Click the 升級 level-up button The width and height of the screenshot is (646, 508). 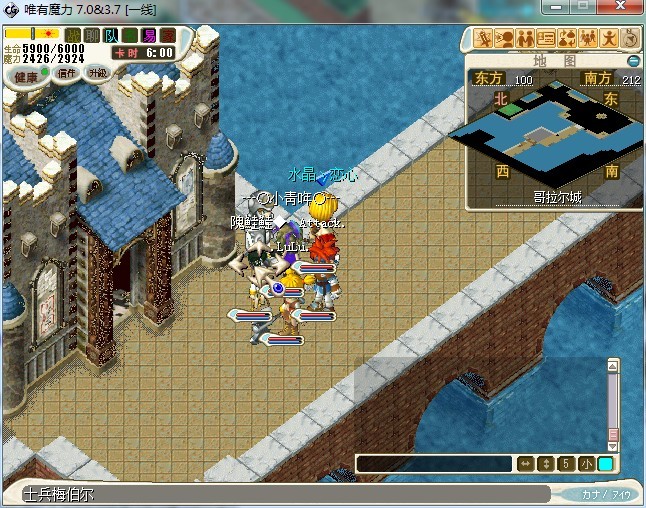(97, 73)
